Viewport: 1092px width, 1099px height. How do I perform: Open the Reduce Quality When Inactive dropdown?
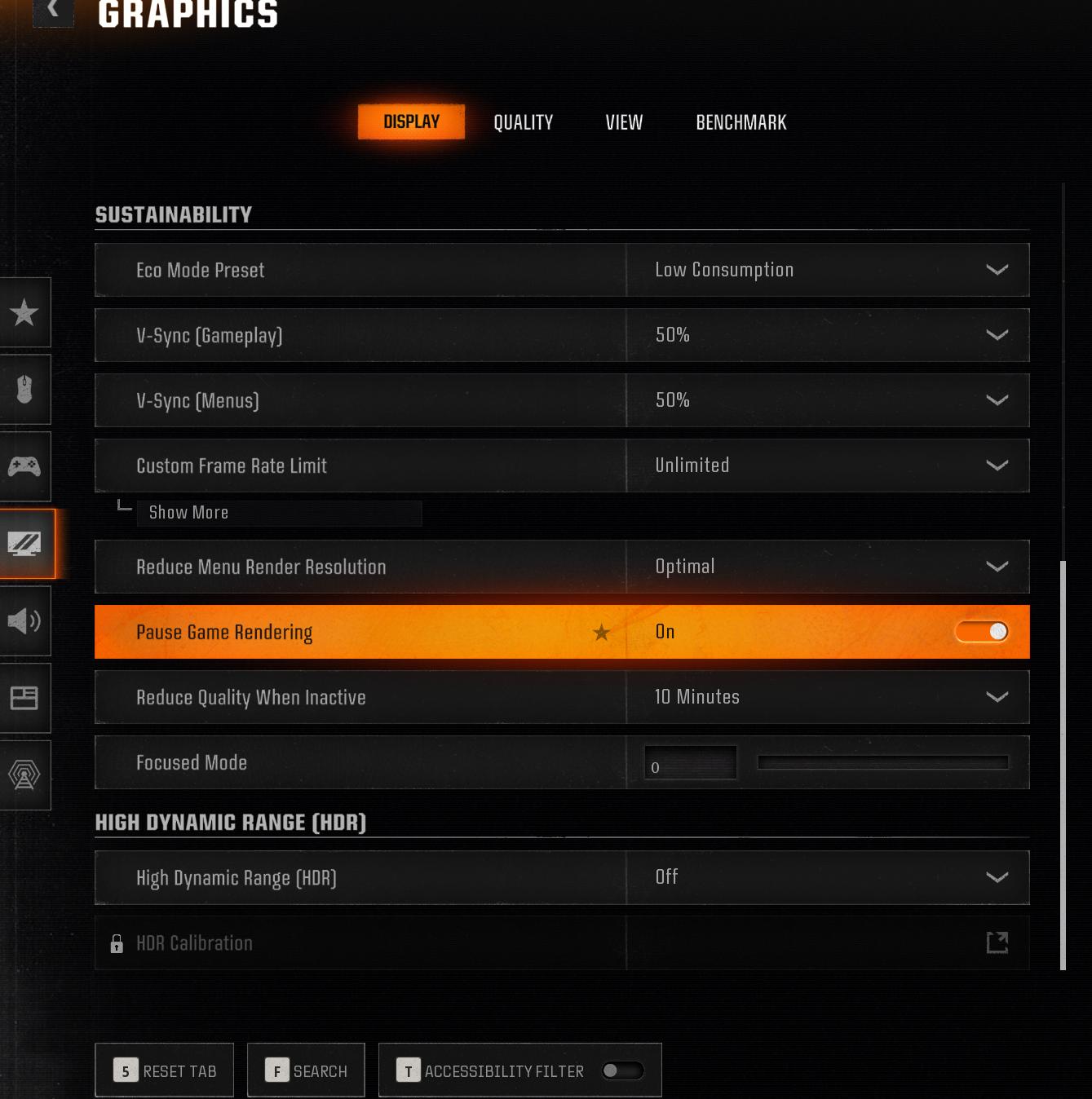point(827,697)
